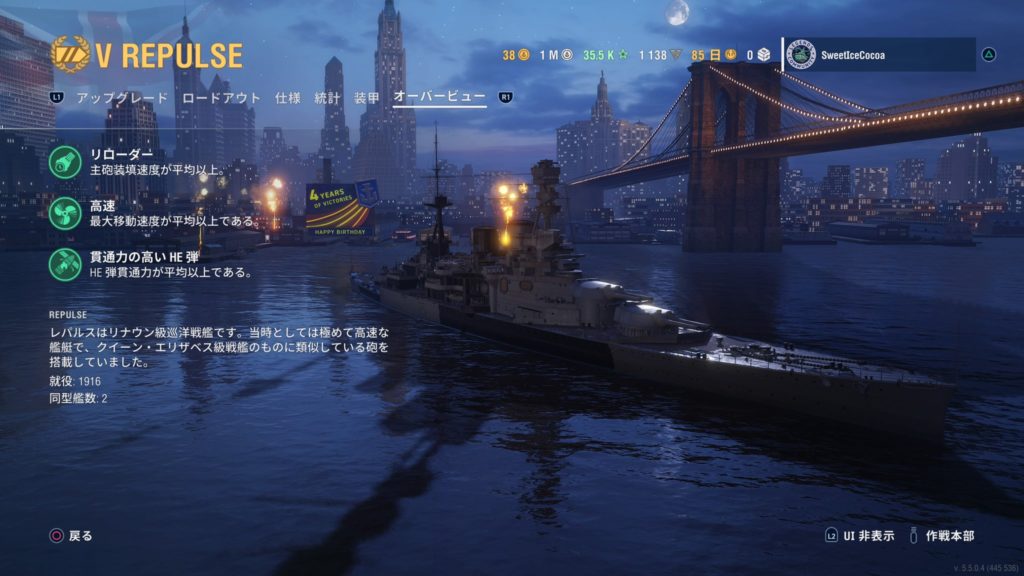Click the 35.5 K green star currency
Screen dimensions: 1024x576
tap(605, 55)
